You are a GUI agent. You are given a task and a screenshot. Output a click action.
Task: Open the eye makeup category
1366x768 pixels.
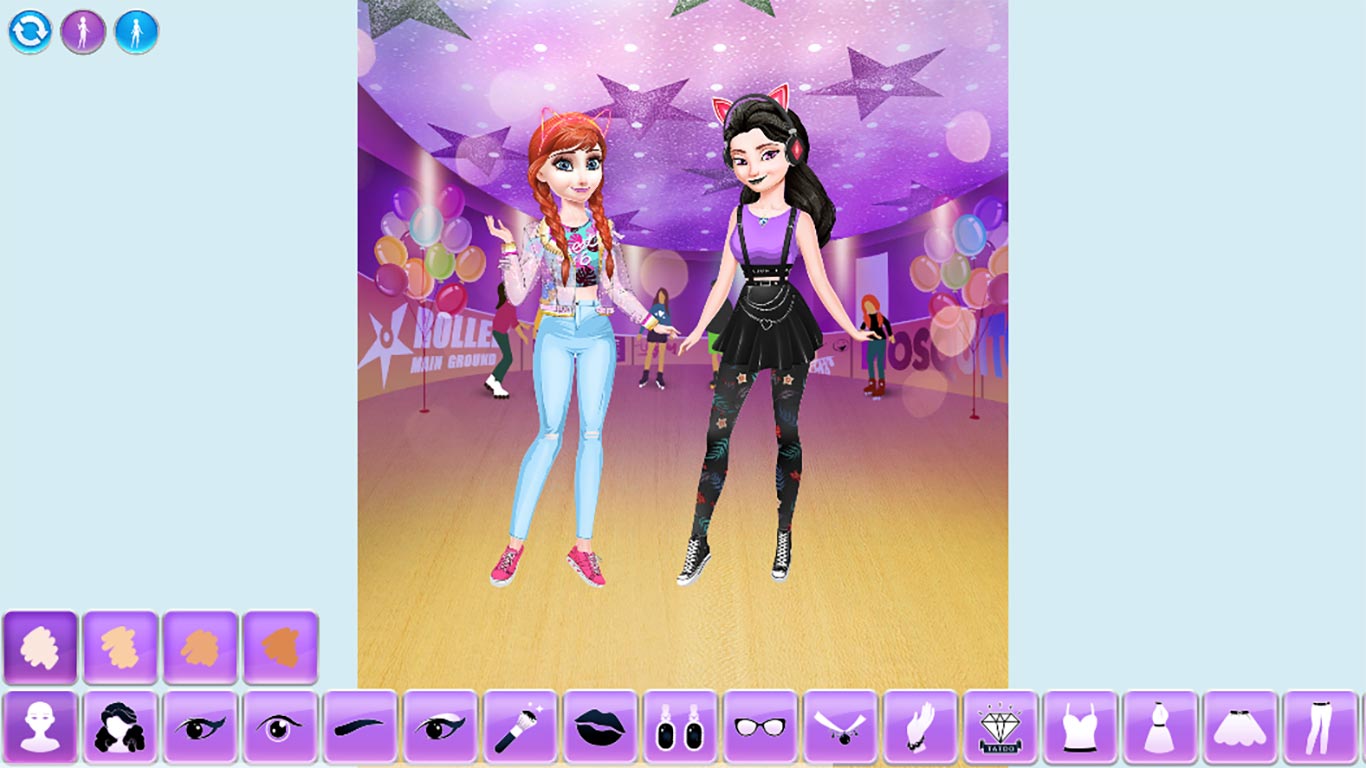tap(438, 735)
